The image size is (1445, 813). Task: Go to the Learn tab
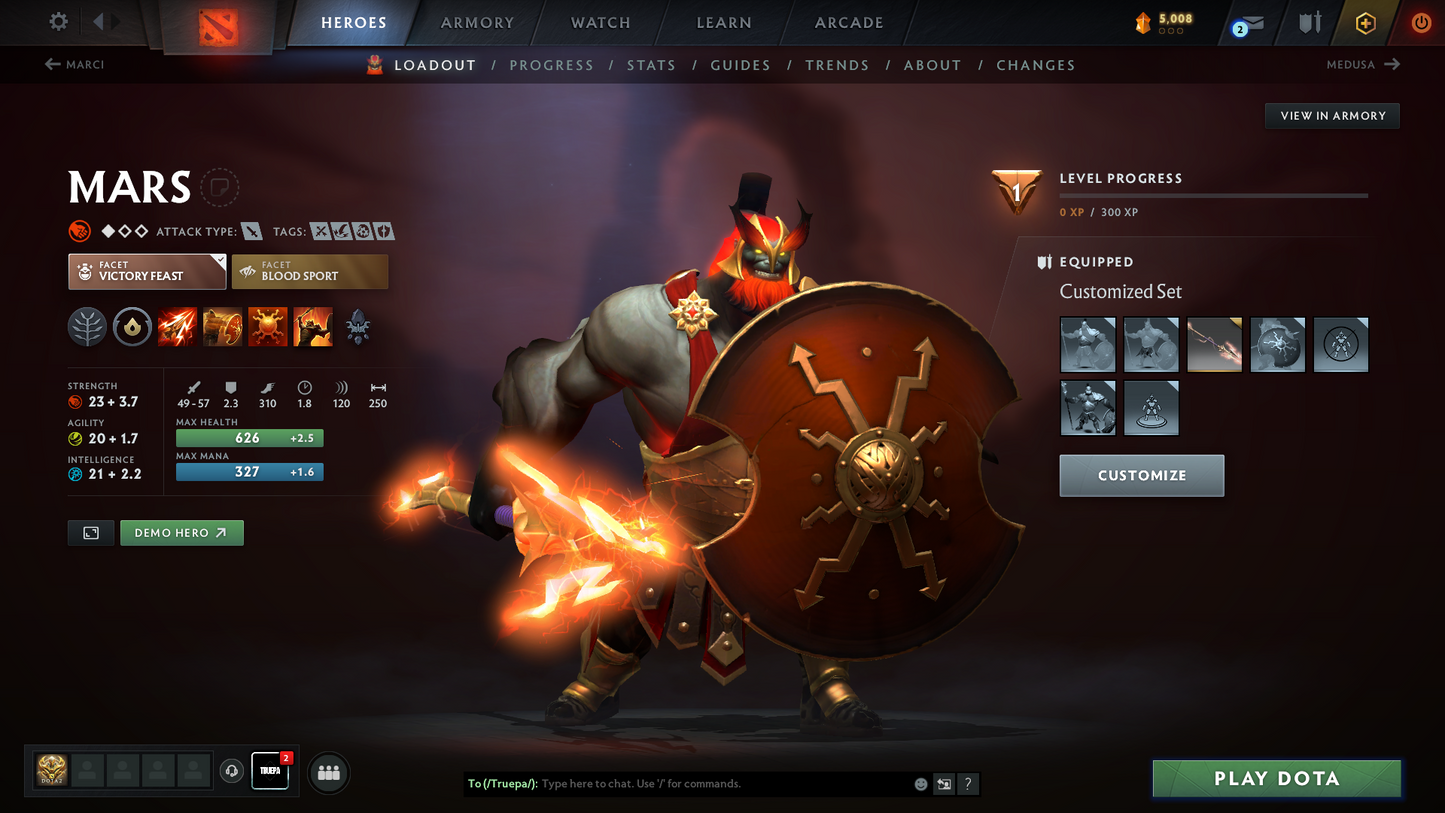coord(724,23)
